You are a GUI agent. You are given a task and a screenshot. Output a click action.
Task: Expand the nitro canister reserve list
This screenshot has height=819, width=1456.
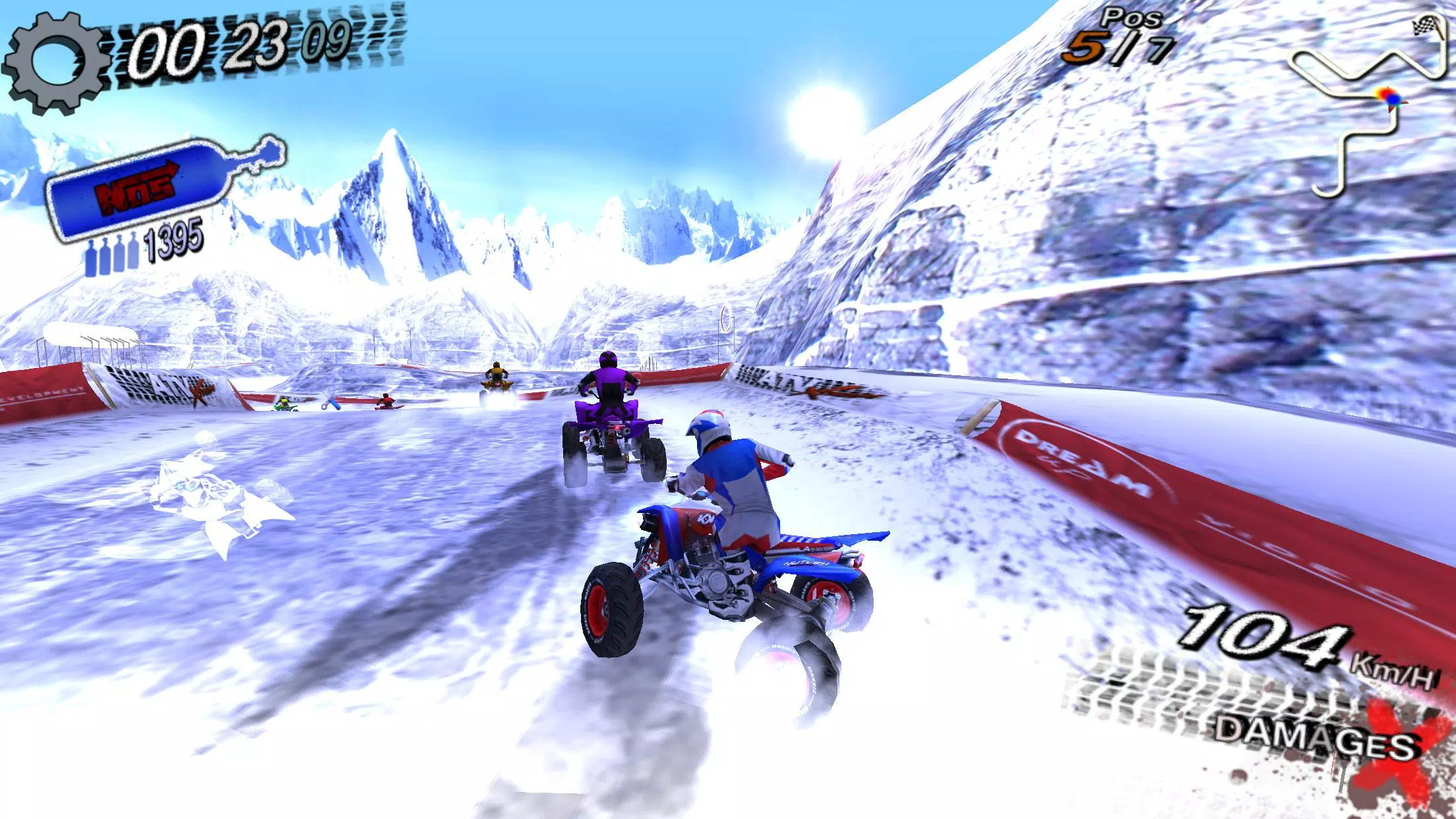[112, 257]
